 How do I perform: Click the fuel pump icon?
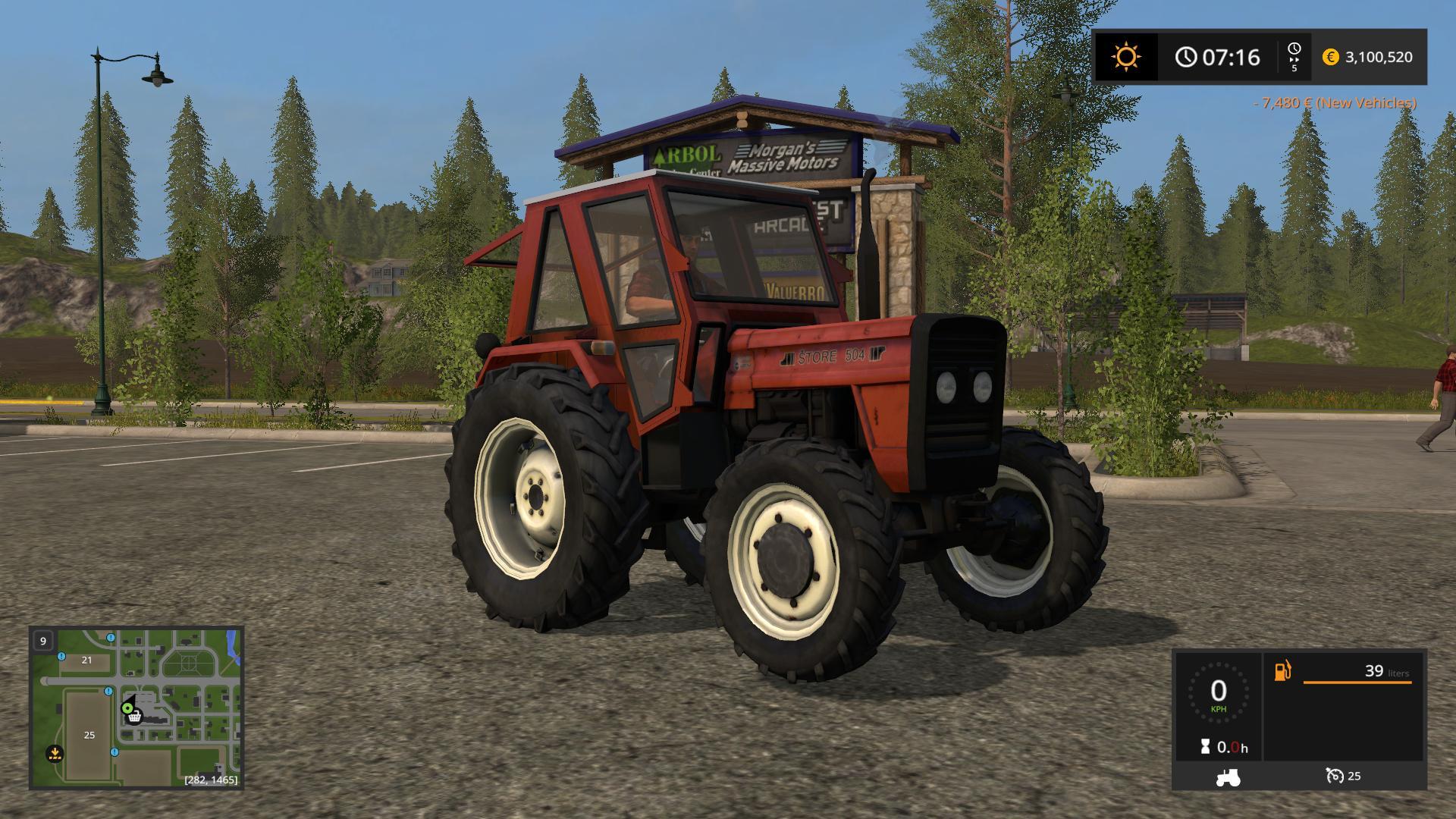(1282, 671)
